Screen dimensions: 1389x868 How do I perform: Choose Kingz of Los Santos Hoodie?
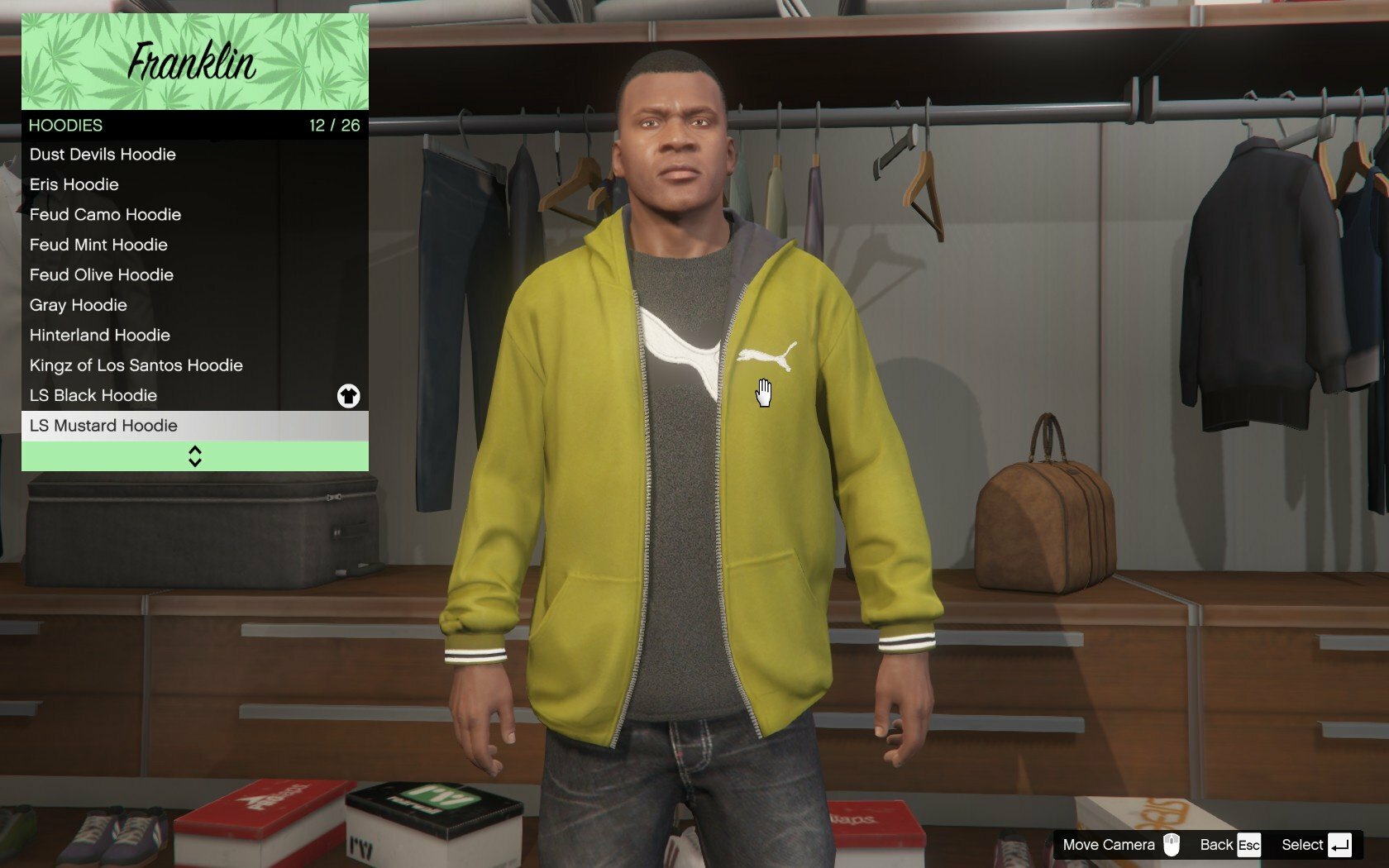[136, 365]
